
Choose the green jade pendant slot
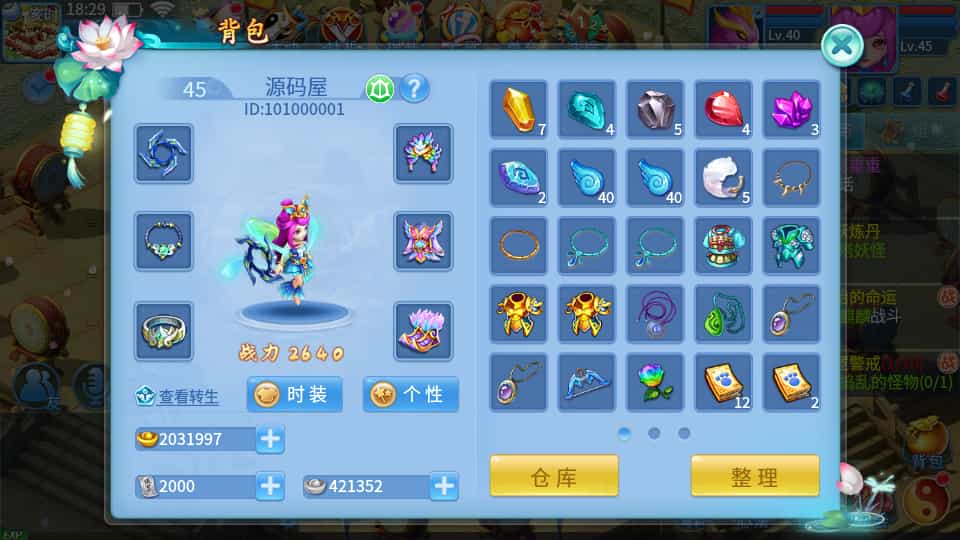click(723, 314)
